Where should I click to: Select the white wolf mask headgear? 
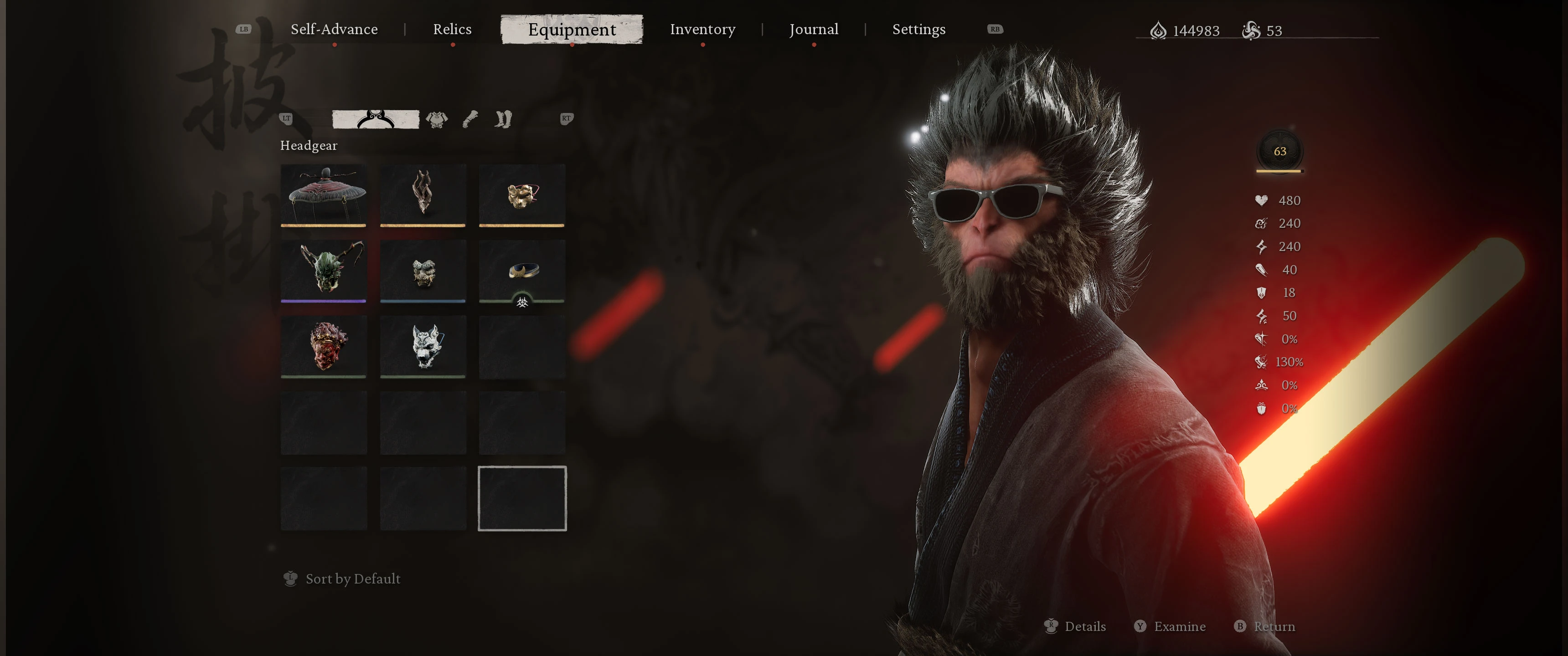click(x=423, y=346)
